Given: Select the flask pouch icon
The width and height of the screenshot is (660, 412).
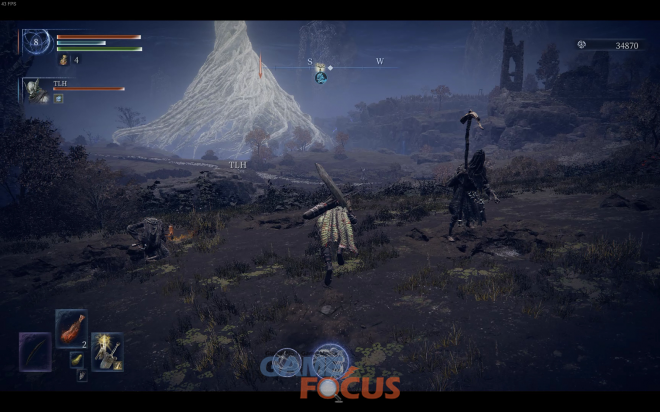Looking at the screenshot, I should pyautogui.click(x=62, y=60).
